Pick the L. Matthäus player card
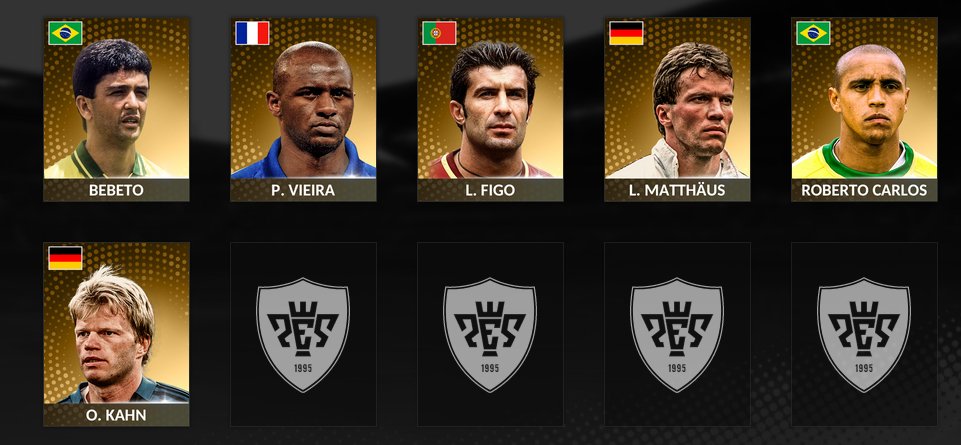 click(x=677, y=109)
